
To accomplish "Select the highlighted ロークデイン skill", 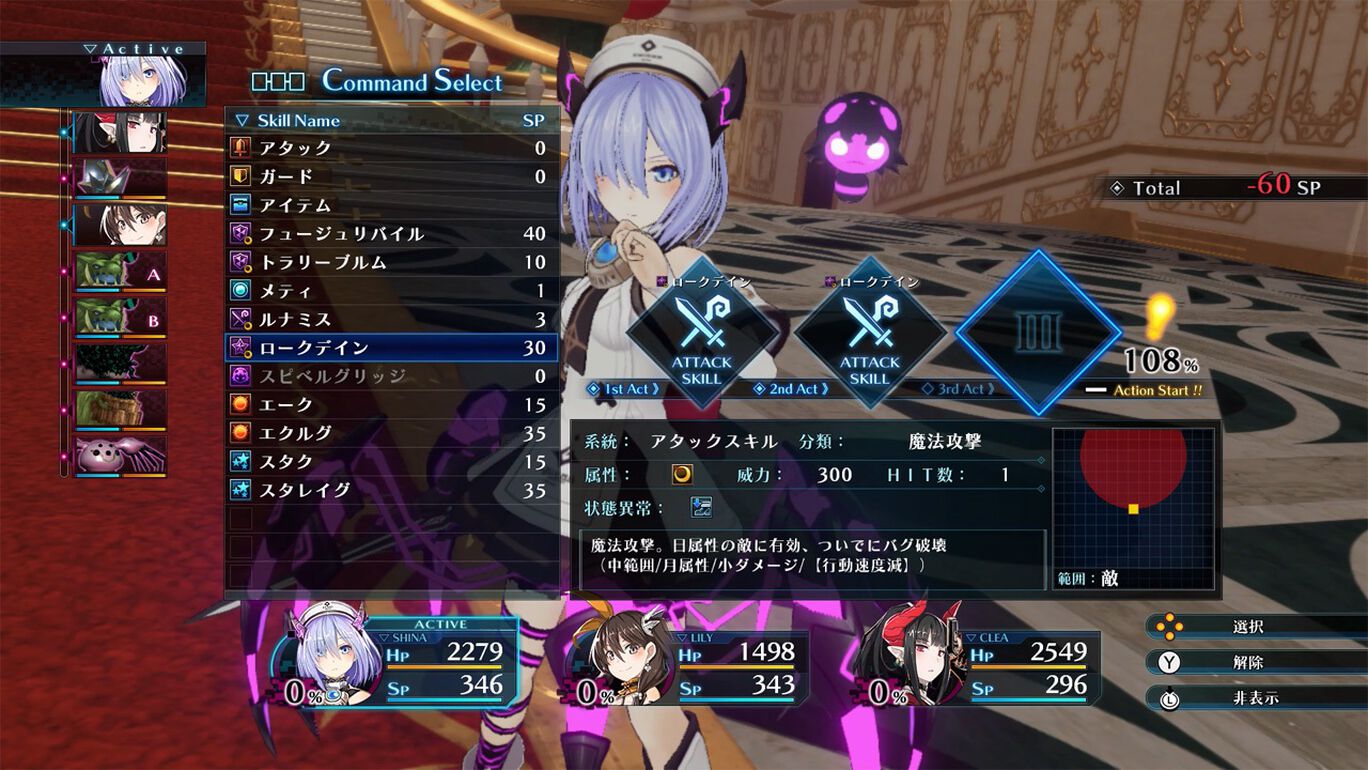I will click(390, 348).
